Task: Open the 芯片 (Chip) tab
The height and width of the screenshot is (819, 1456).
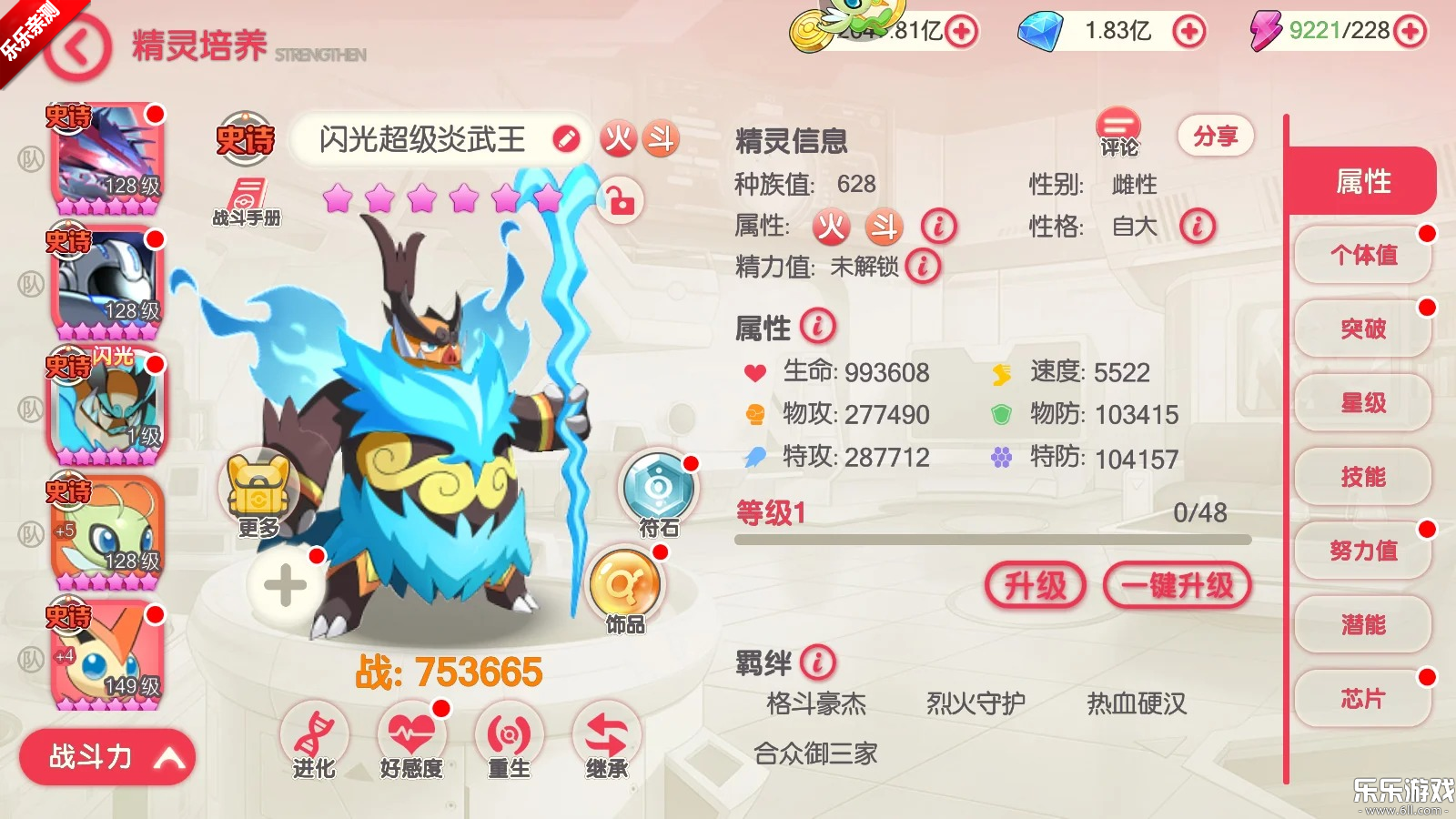Action: pos(1361,700)
